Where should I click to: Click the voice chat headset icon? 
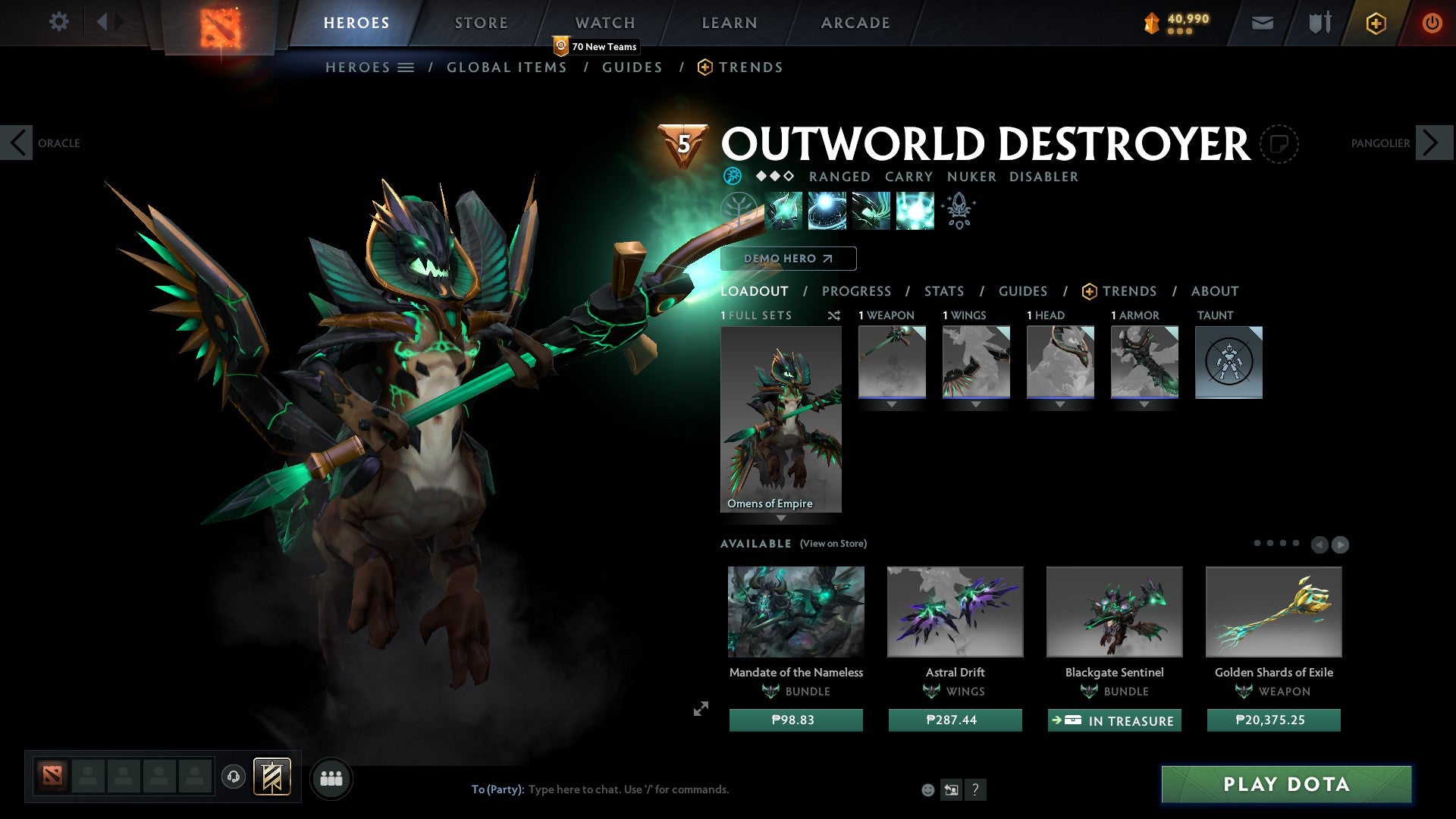click(233, 777)
